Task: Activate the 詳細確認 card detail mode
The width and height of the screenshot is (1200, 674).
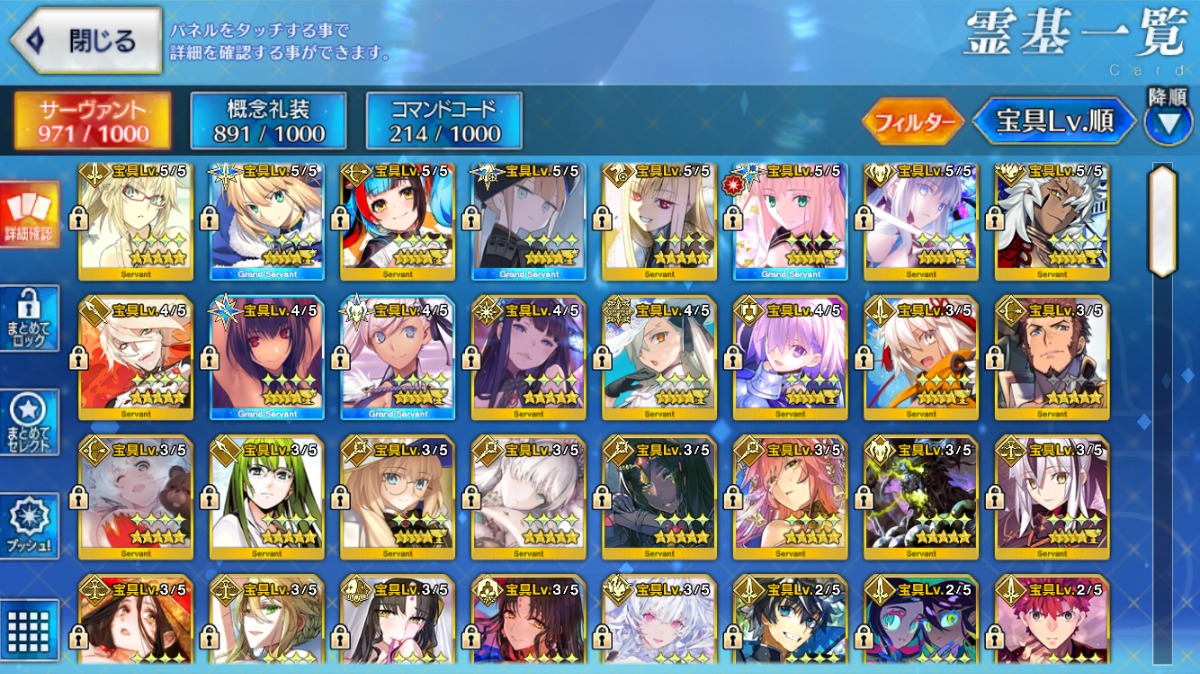Action: coord(29,215)
